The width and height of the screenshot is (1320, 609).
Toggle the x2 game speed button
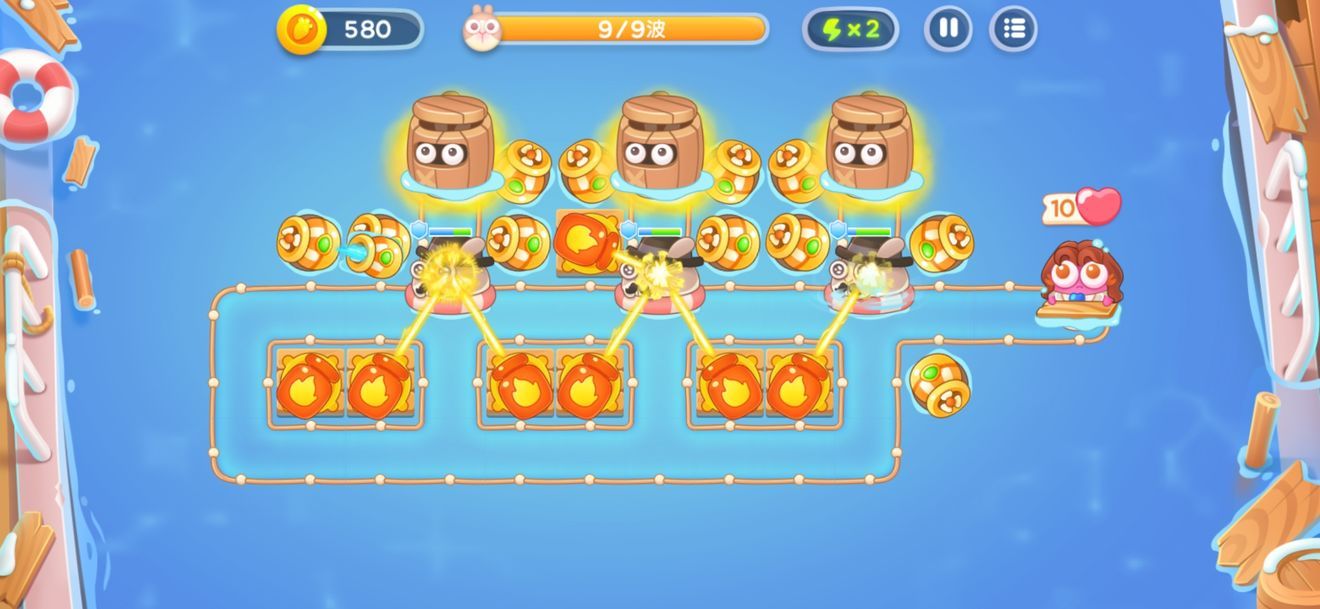pos(850,29)
